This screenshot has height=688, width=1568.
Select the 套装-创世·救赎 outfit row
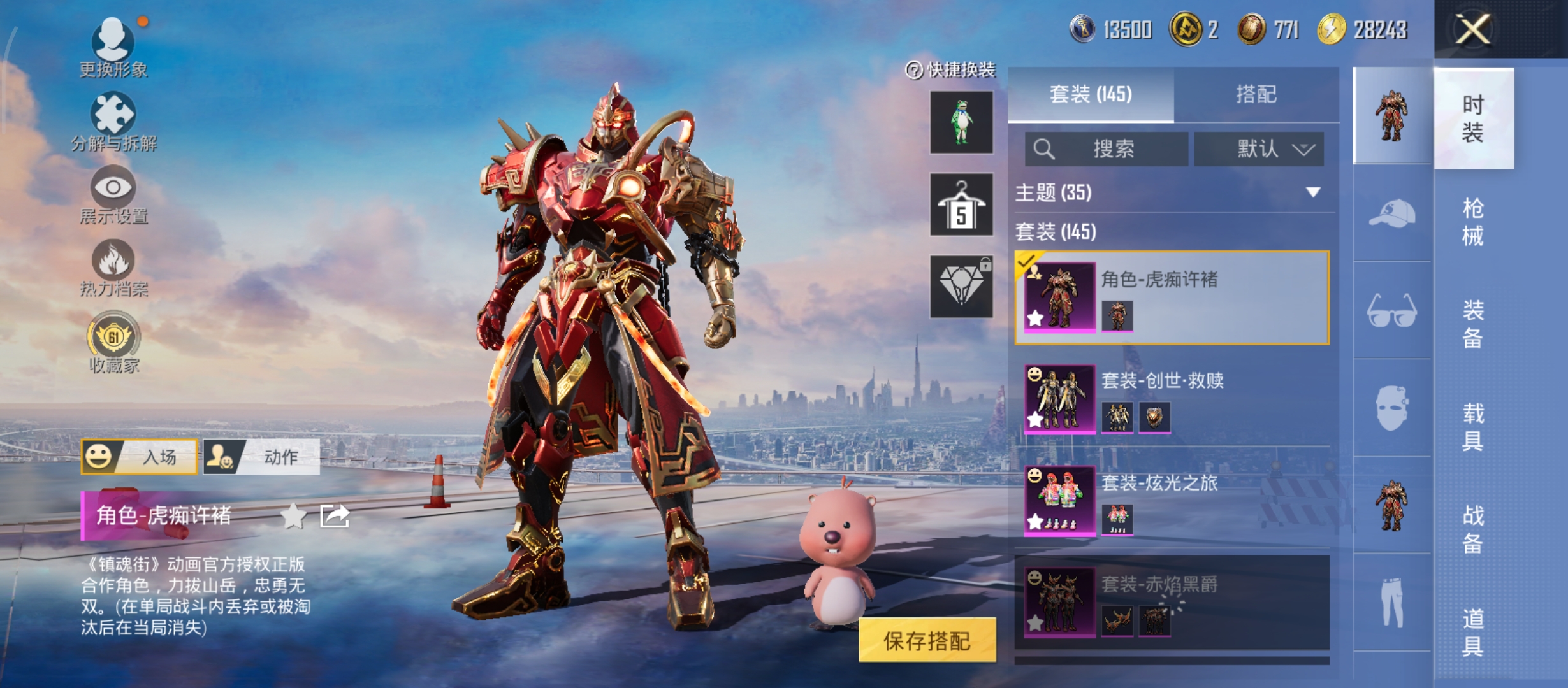pos(1172,399)
